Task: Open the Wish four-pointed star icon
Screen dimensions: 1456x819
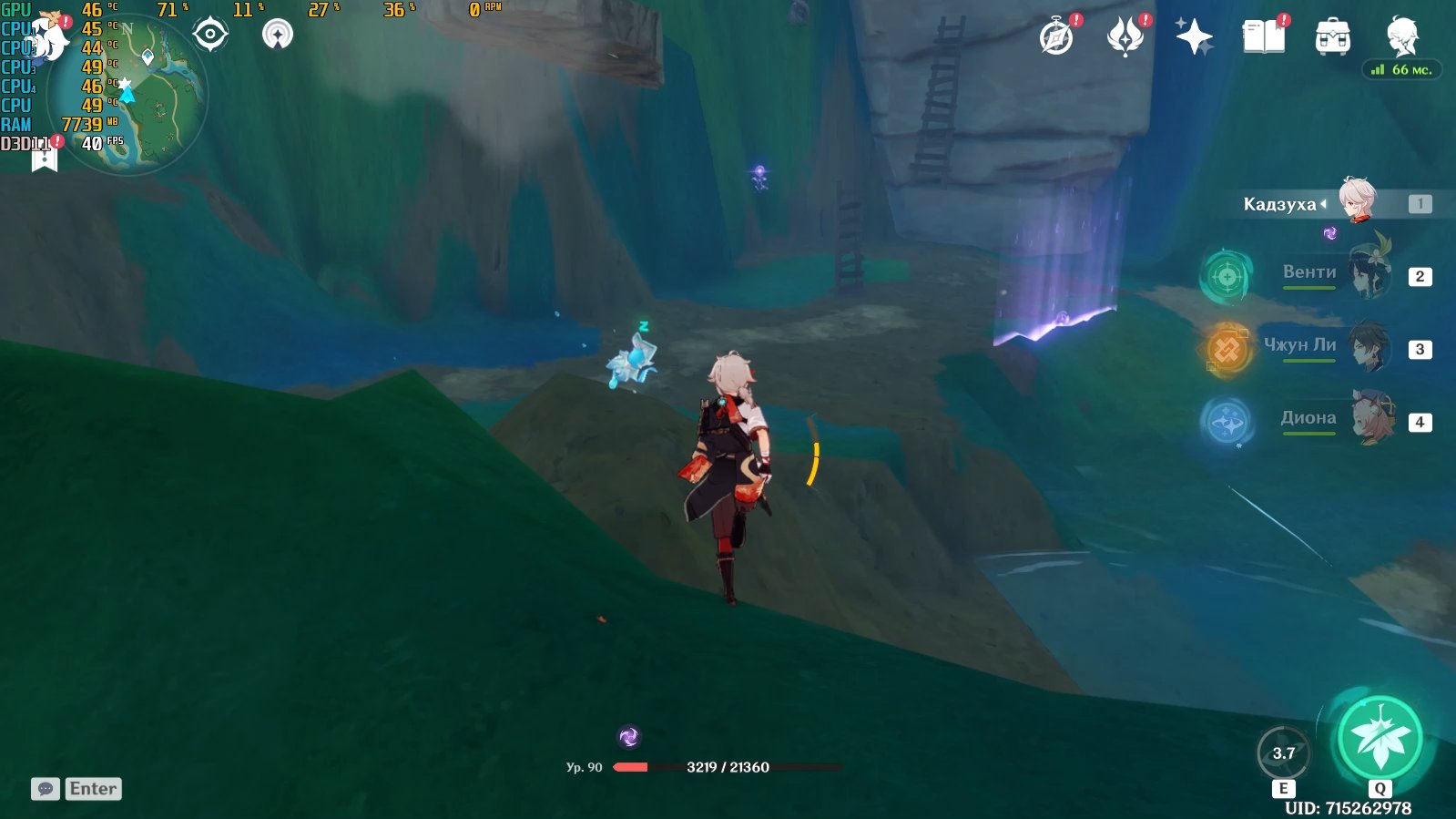Action: coord(1194,38)
